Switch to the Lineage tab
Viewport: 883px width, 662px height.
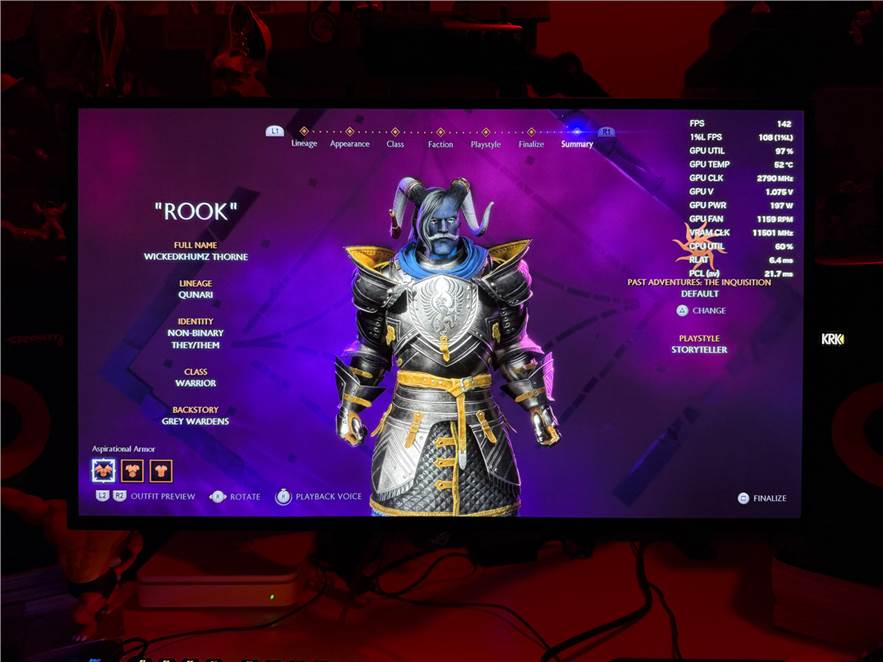pyautogui.click(x=304, y=143)
